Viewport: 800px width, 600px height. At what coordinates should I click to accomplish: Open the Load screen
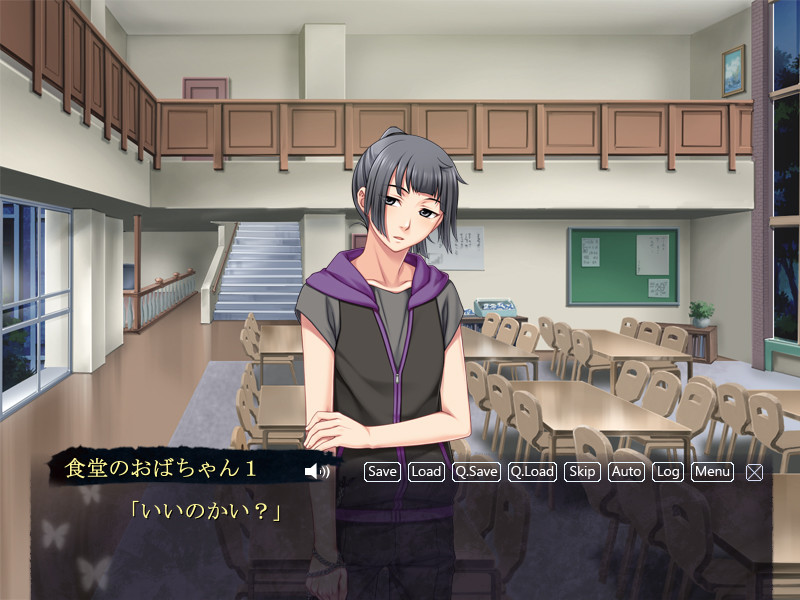pos(426,471)
